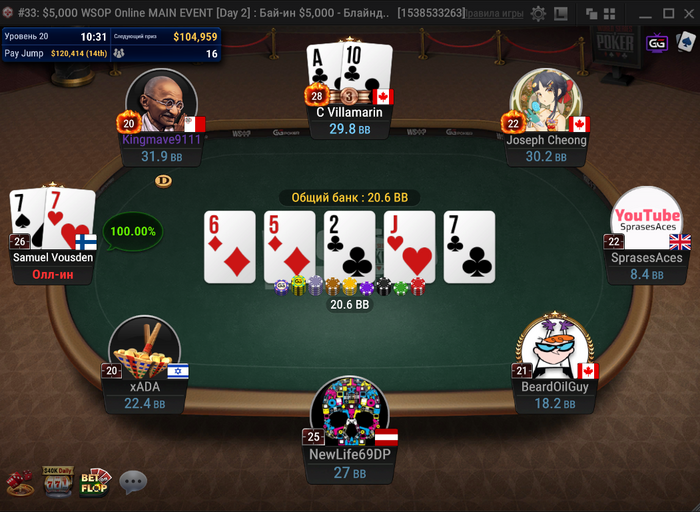700x512 pixels.
Task: Open the chat speech bubble
Action: point(133,483)
